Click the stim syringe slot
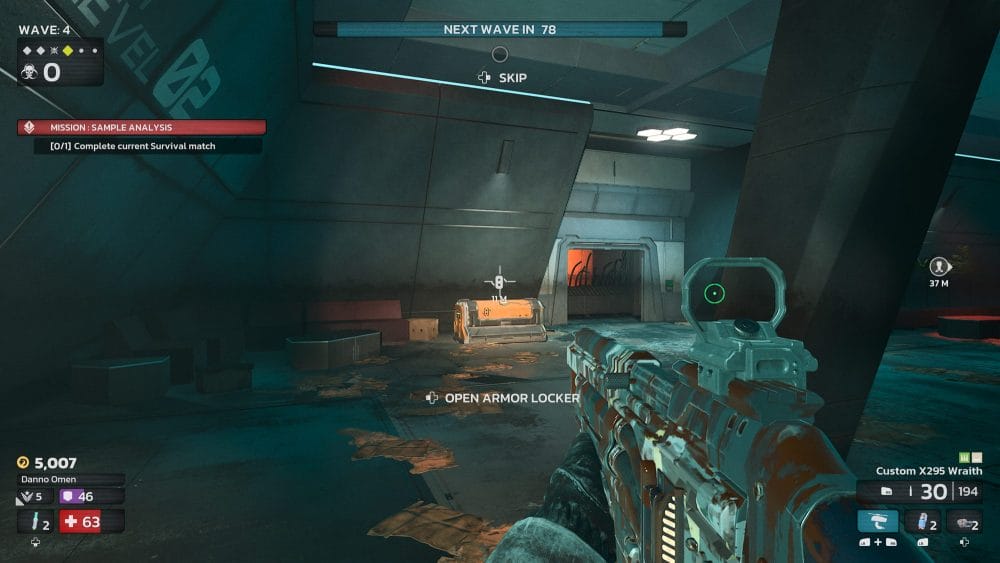Viewport: 1000px width, 563px height. (35, 521)
